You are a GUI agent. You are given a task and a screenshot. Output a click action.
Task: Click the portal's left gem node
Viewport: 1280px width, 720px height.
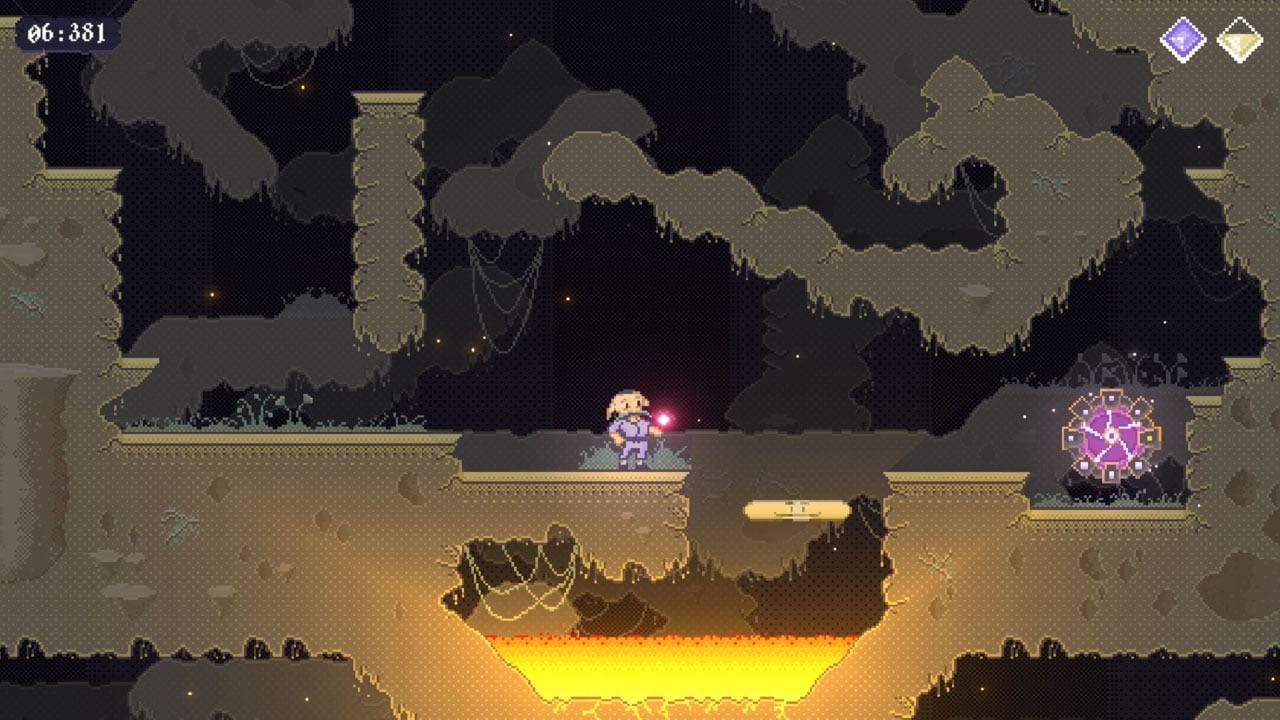click(x=1070, y=438)
